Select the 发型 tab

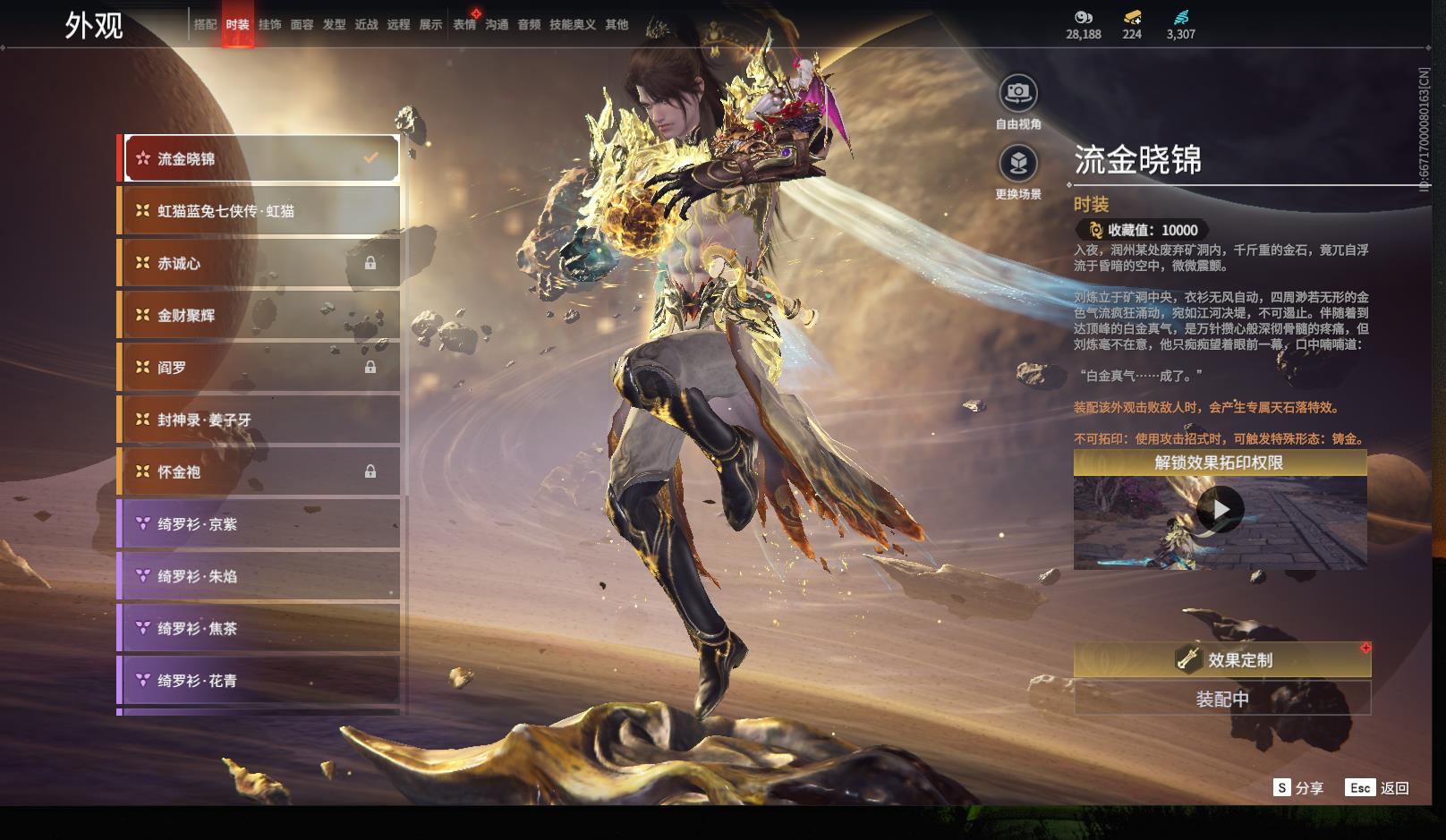334,25
